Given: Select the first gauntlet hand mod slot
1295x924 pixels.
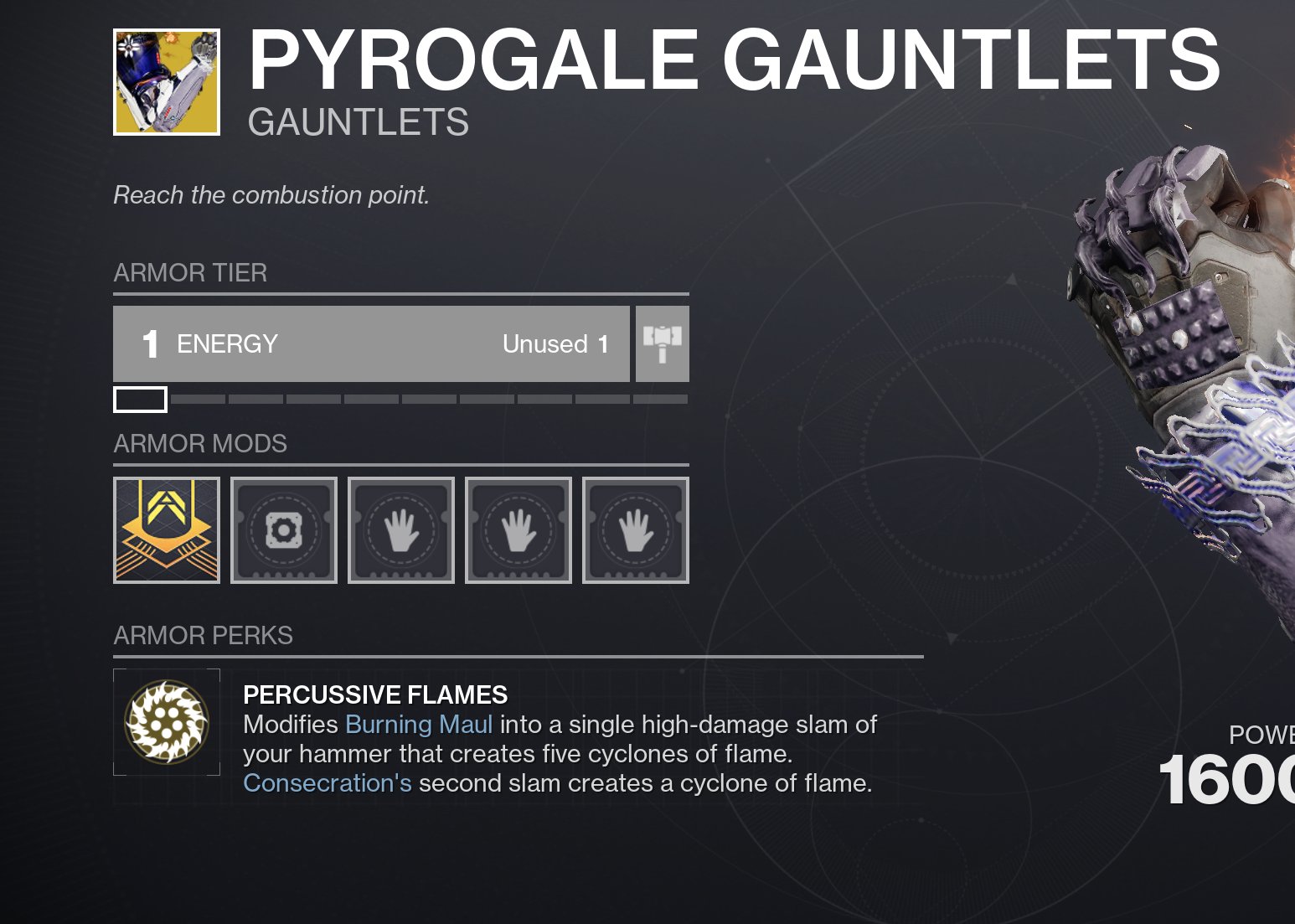Looking at the screenshot, I should pos(400,529).
